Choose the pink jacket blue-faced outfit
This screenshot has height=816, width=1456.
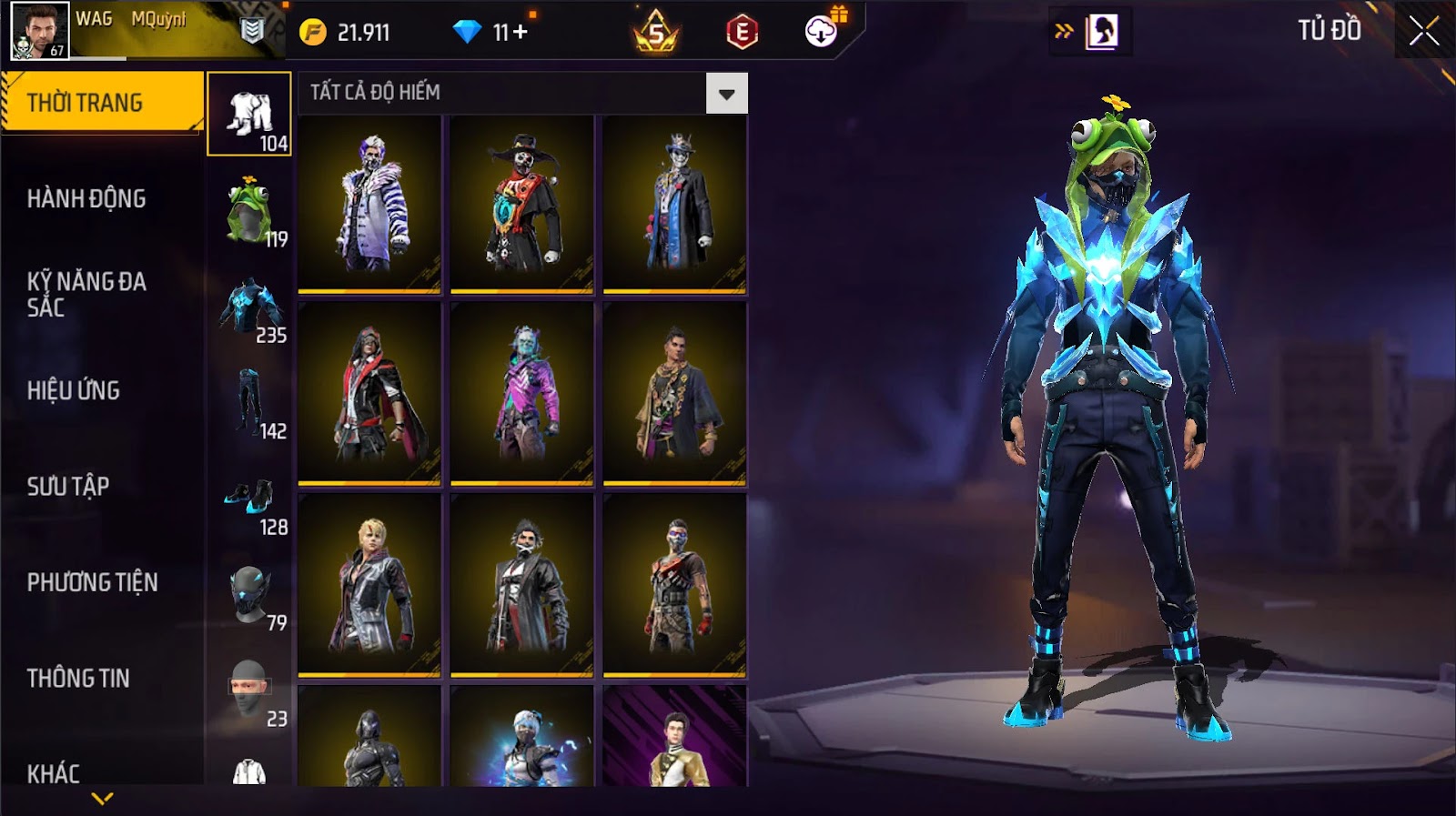click(x=522, y=395)
